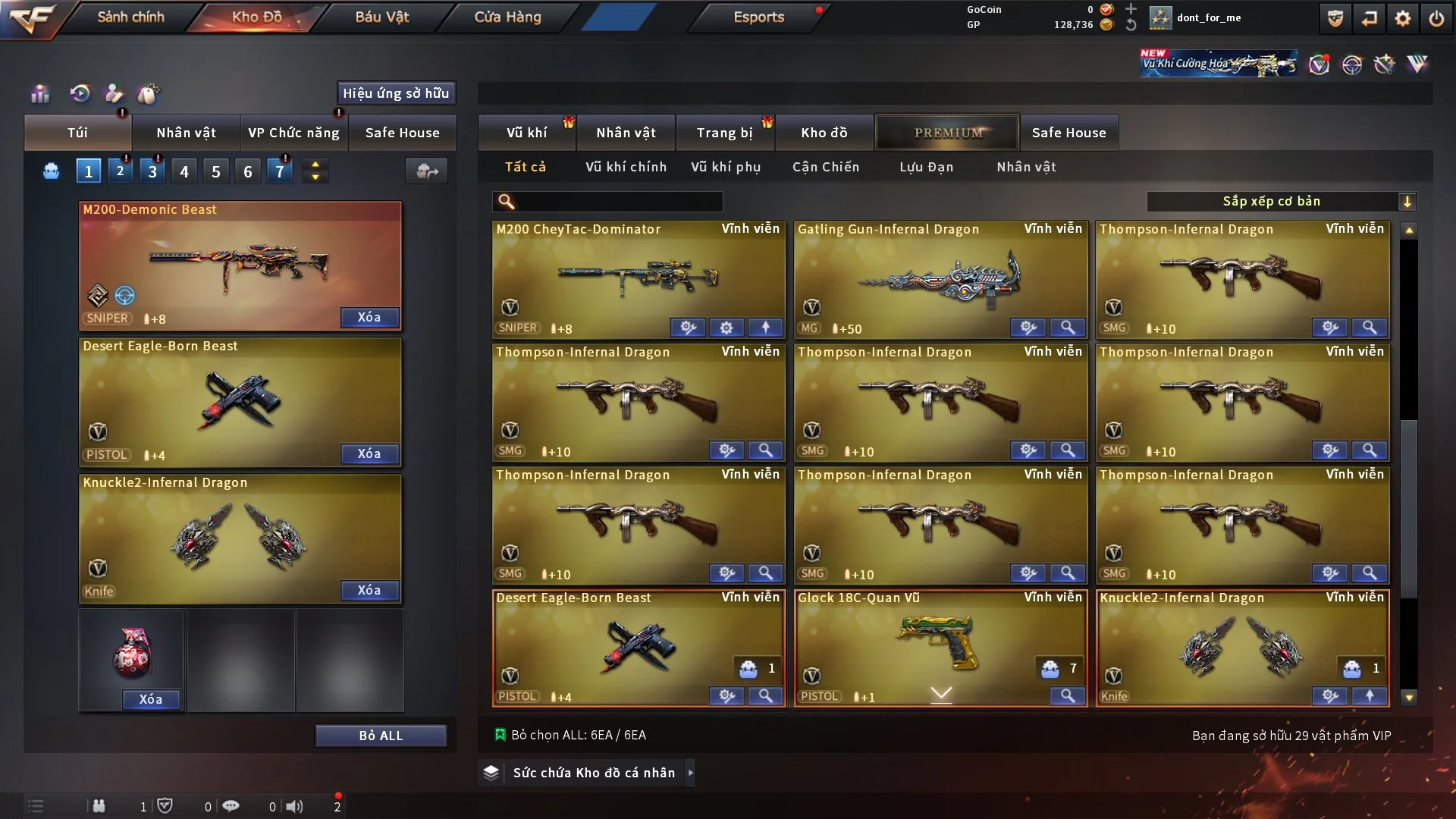Remove the M200-Demonic Beast with Xóa
Viewport: 1456px width, 819px height.
(369, 317)
